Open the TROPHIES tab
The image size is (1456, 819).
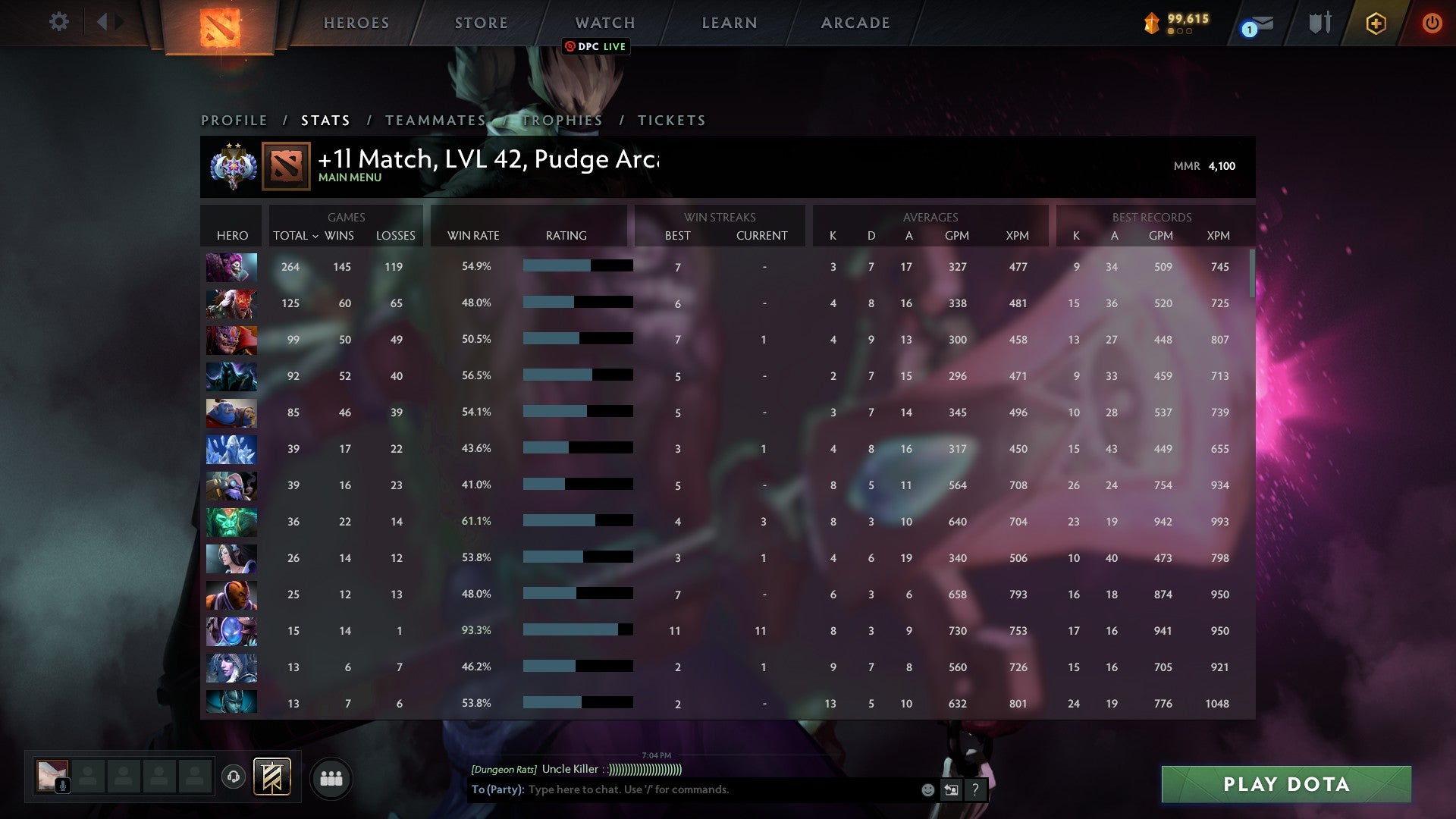click(x=561, y=120)
